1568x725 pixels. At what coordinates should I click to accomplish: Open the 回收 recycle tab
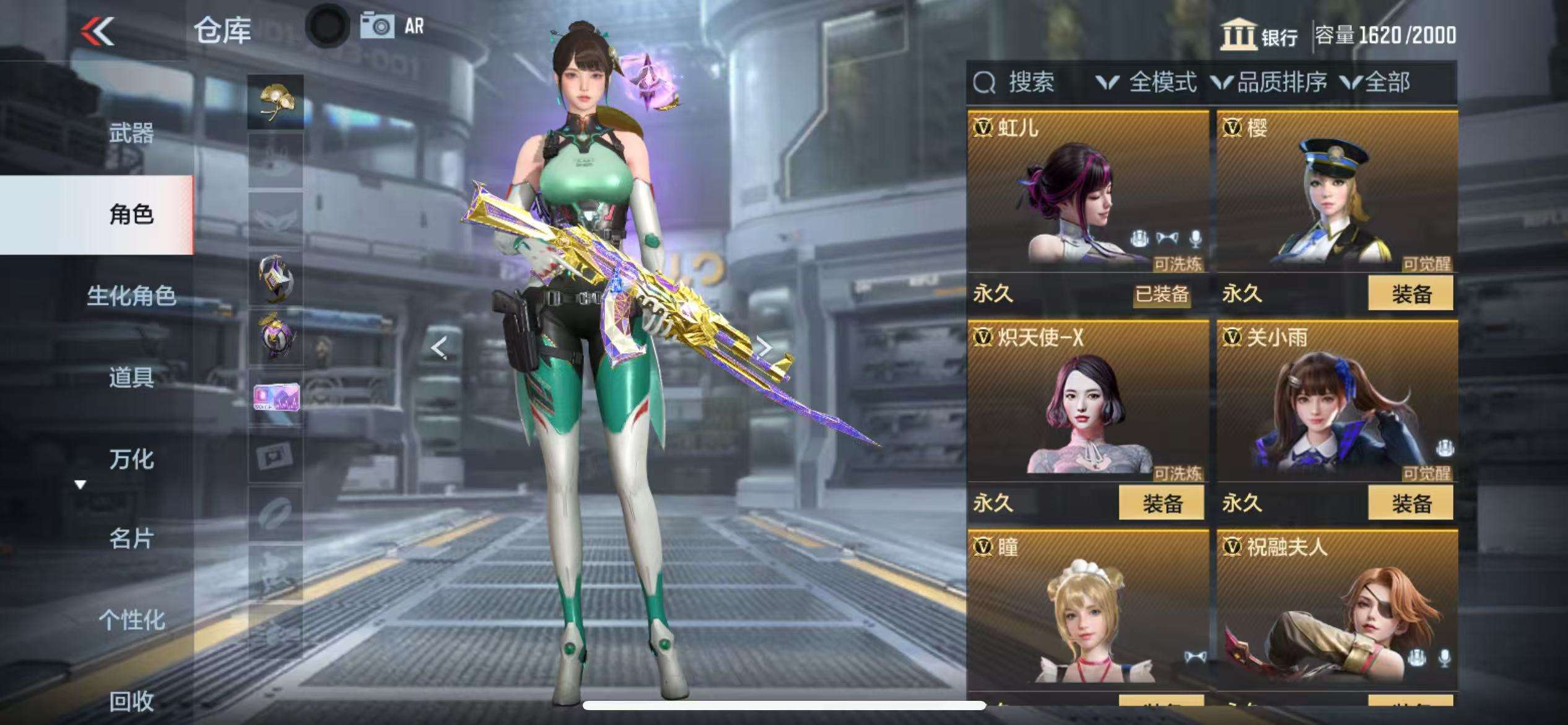[131, 701]
